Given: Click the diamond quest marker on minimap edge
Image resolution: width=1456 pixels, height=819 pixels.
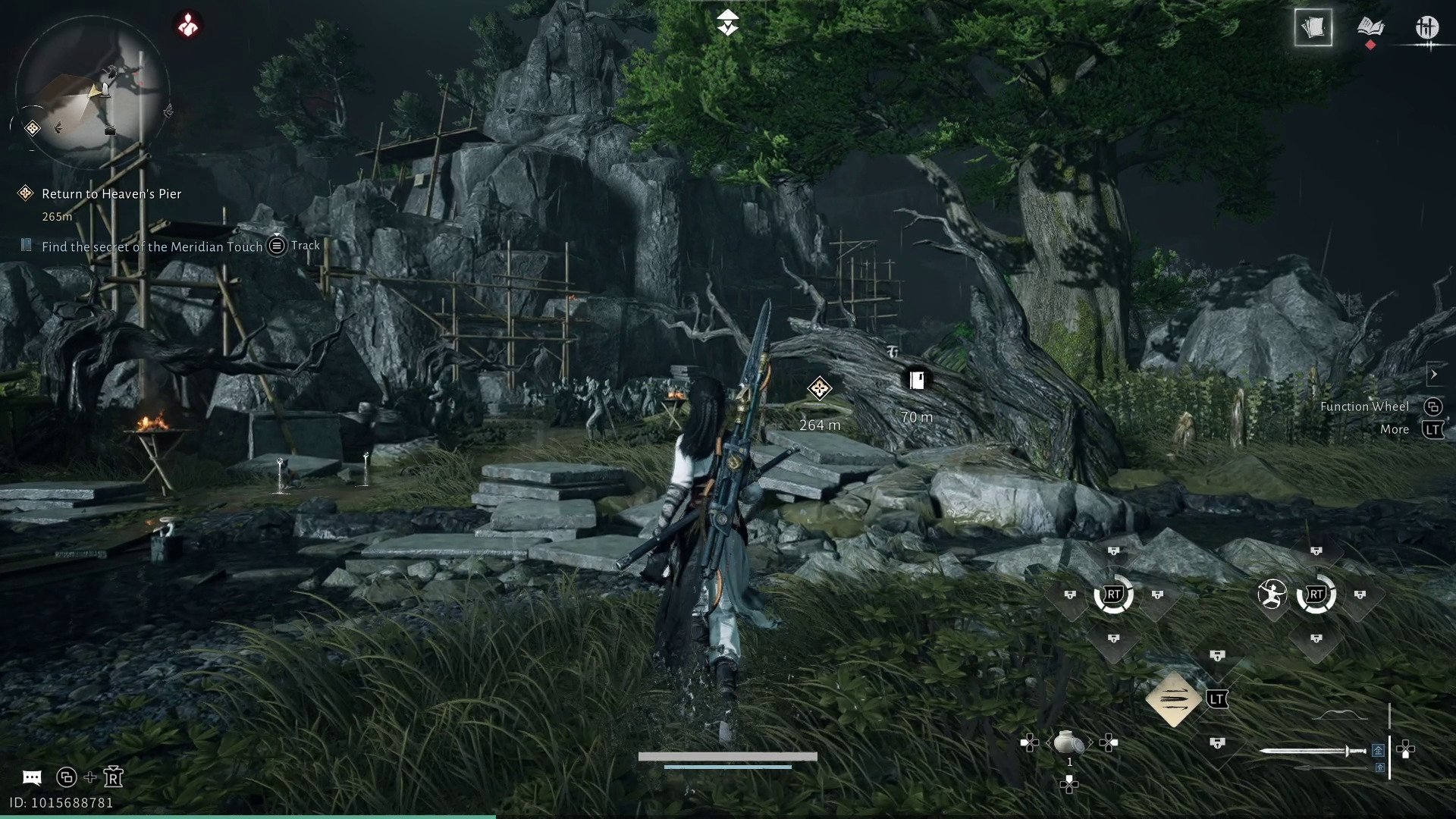Looking at the screenshot, I should point(33,128).
